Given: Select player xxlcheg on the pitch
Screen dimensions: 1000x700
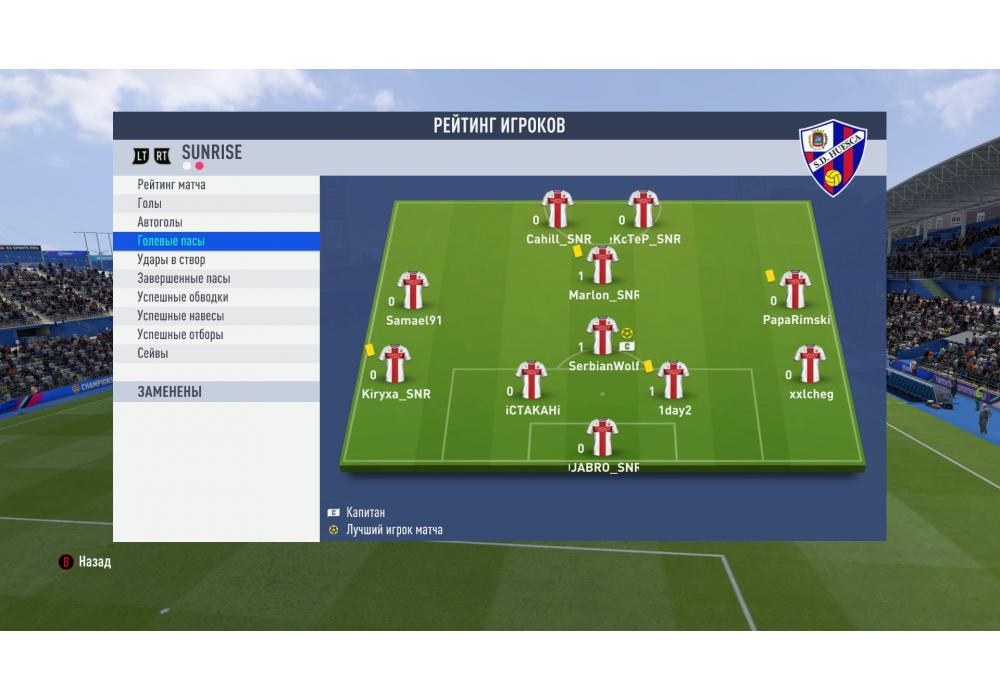Looking at the screenshot, I should pos(809,364).
